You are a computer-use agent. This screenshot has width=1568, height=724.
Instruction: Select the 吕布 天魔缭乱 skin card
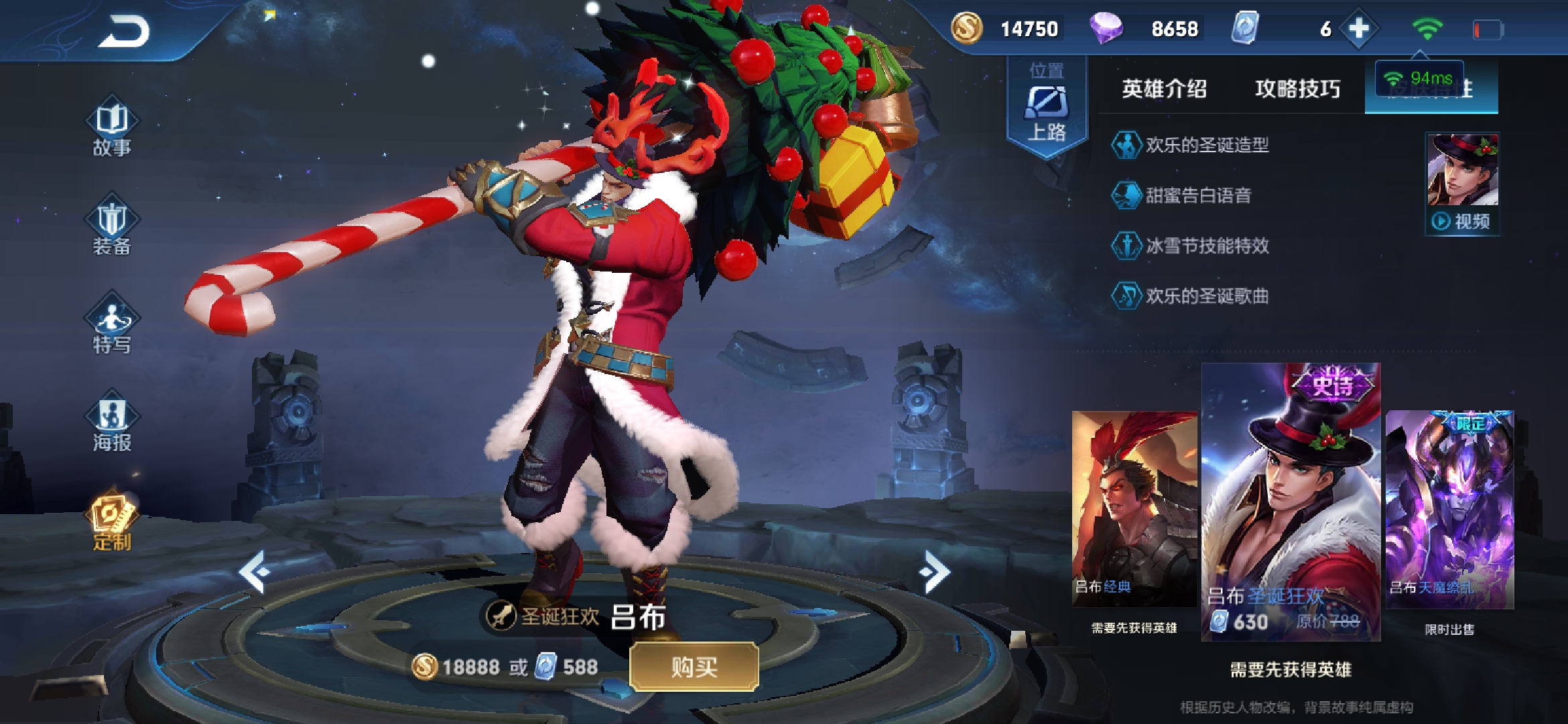(1449, 509)
